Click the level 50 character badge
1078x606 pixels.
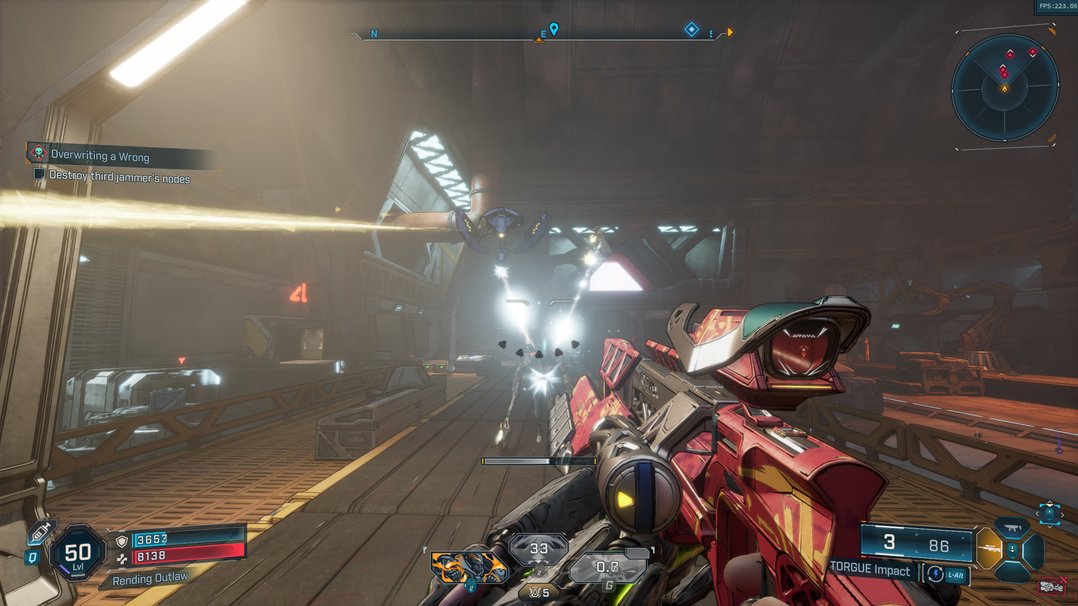point(77,551)
